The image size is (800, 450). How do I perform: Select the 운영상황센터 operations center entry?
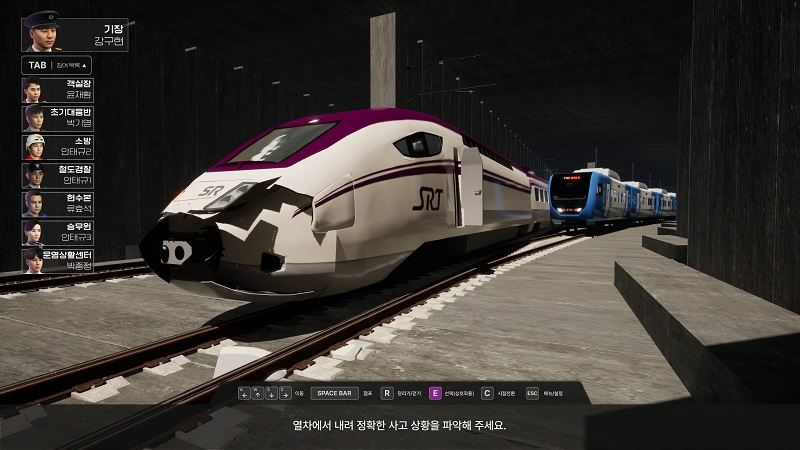point(58,261)
